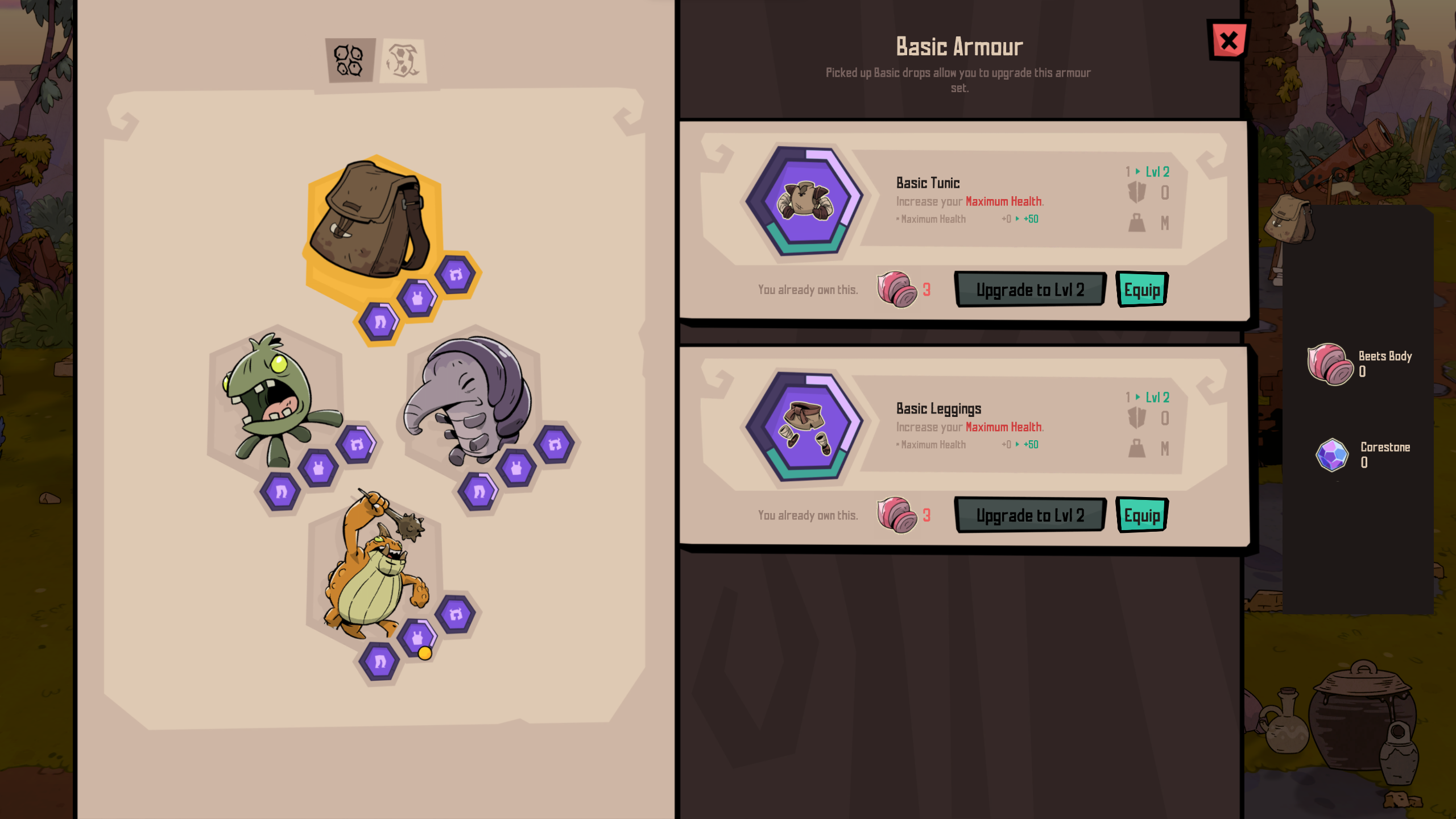1456x819 pixels.
Task: Switch to the second parchment tab
Action: [x=403, y=60]
